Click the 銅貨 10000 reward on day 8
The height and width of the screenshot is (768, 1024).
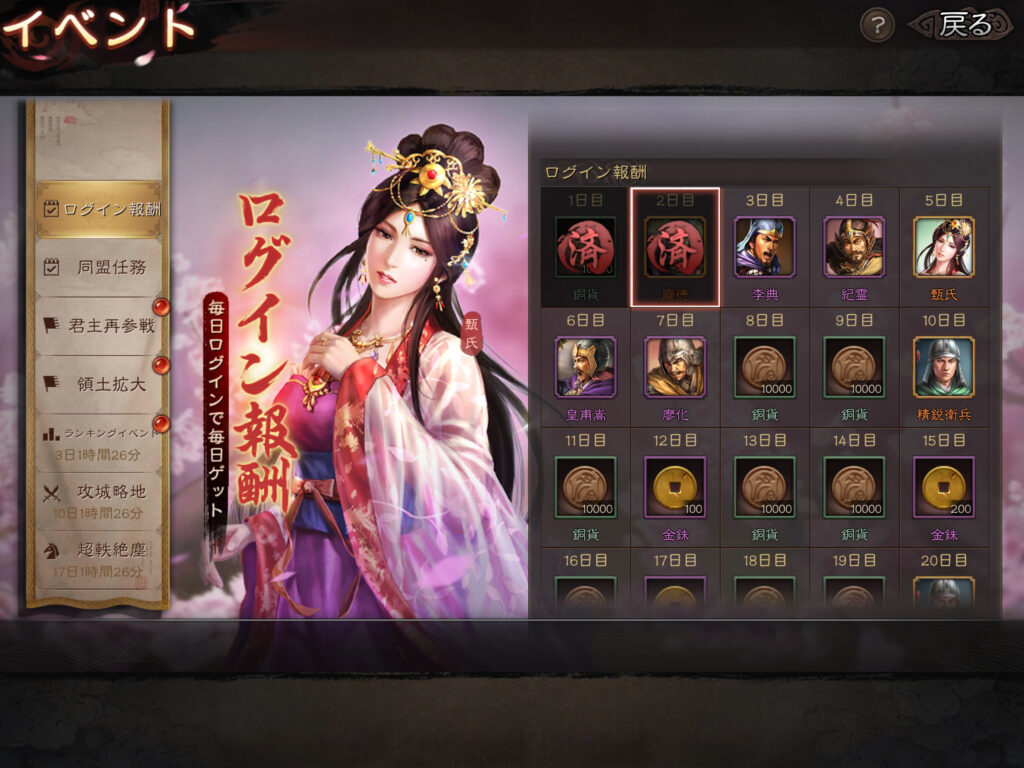click(765, 367)
